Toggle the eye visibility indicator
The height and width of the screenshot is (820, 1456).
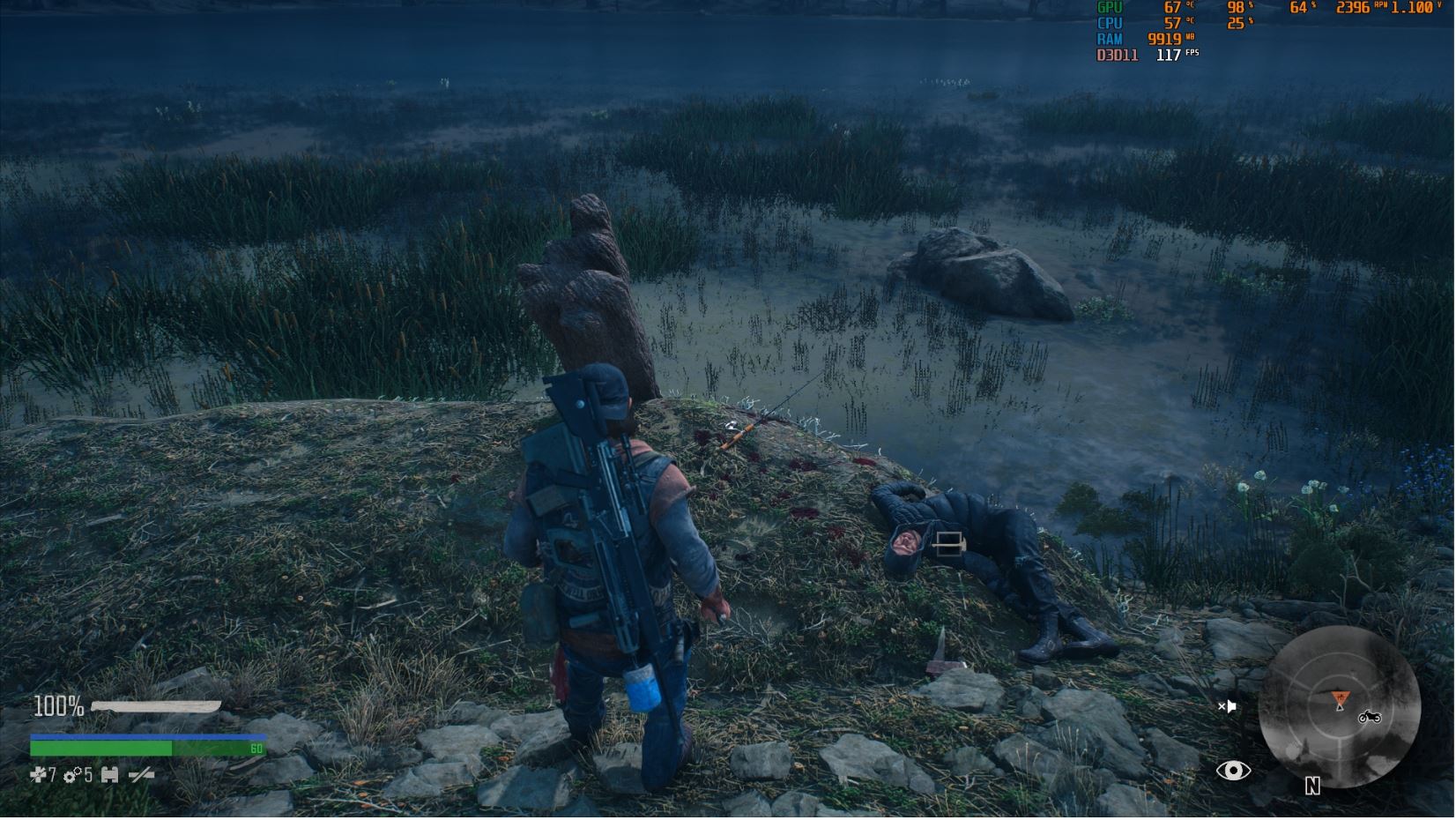pos(1233,772)
